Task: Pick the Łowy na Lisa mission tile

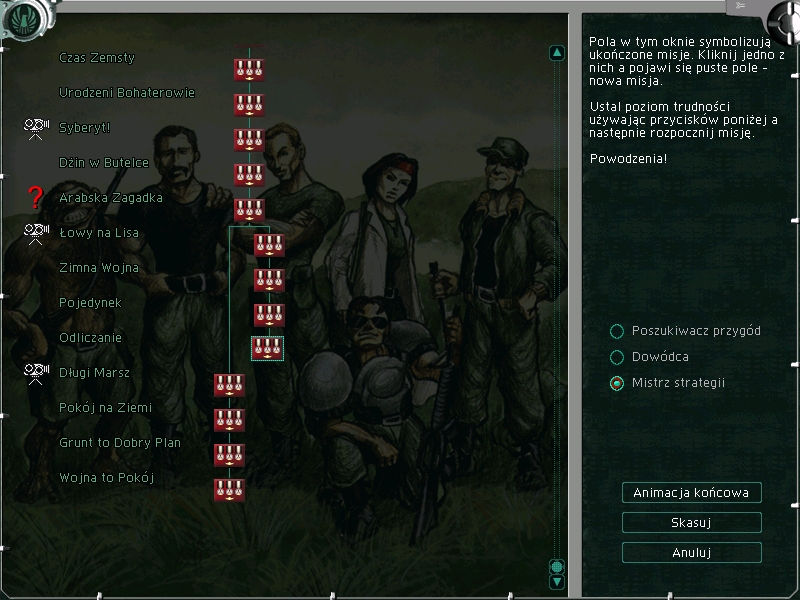Action: pos(269,245)
